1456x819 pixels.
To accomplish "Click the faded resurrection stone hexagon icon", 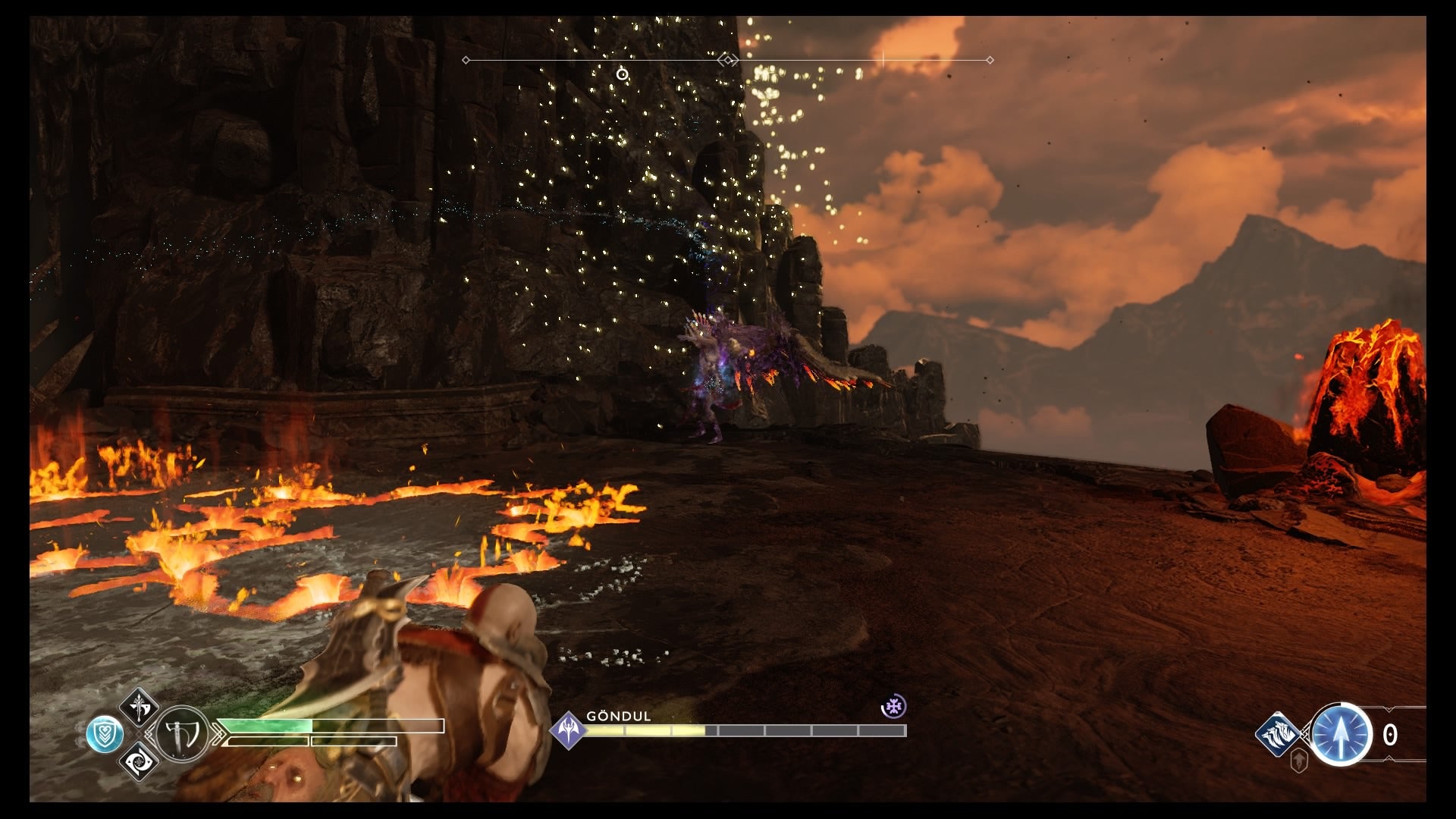I will pos(1299,761).
